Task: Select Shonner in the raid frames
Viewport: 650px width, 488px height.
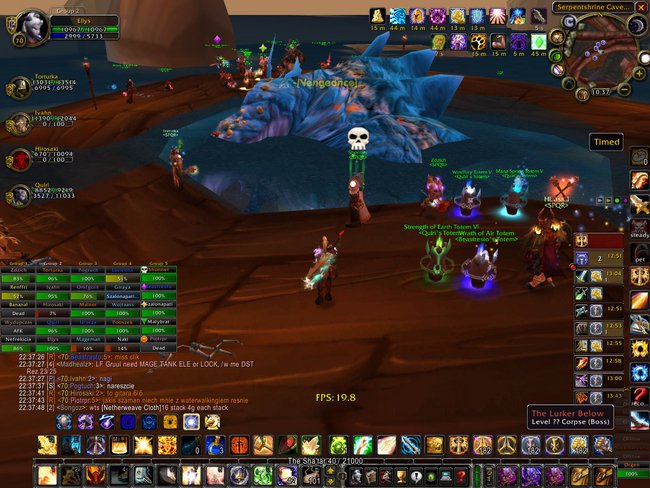Action: (160, 269)
